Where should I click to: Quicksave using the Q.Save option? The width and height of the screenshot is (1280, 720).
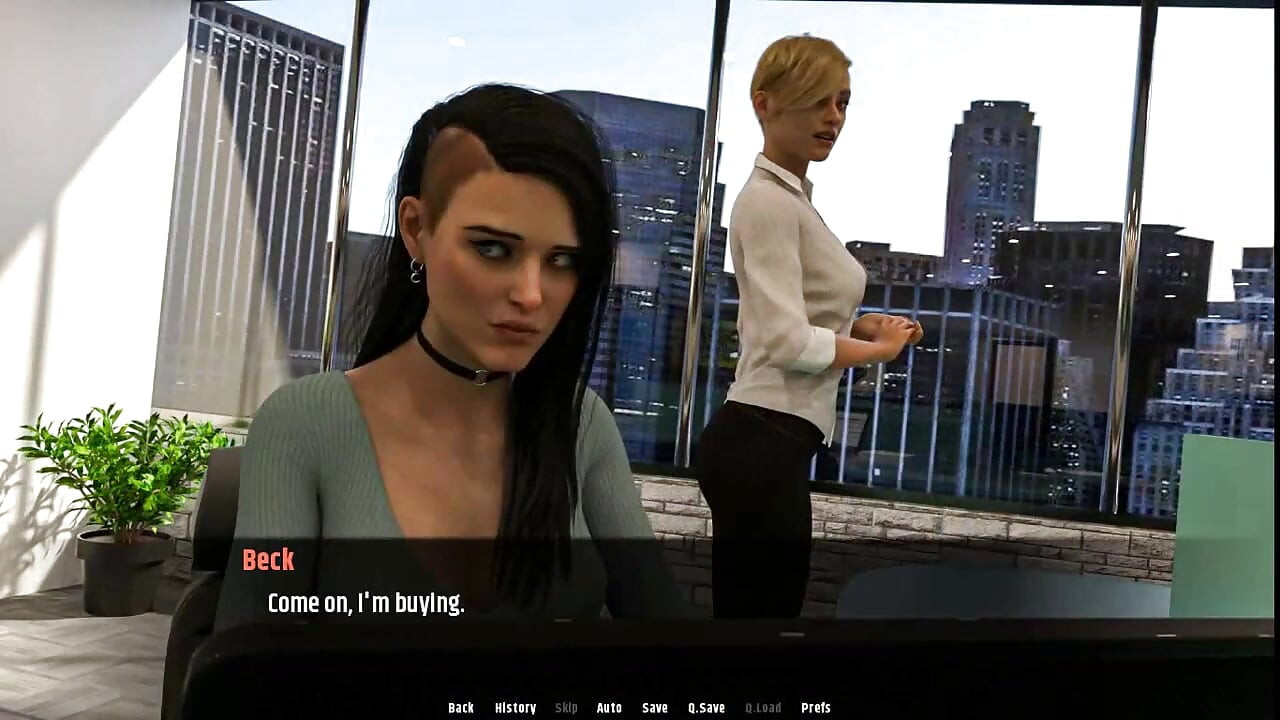pos(706,707)
